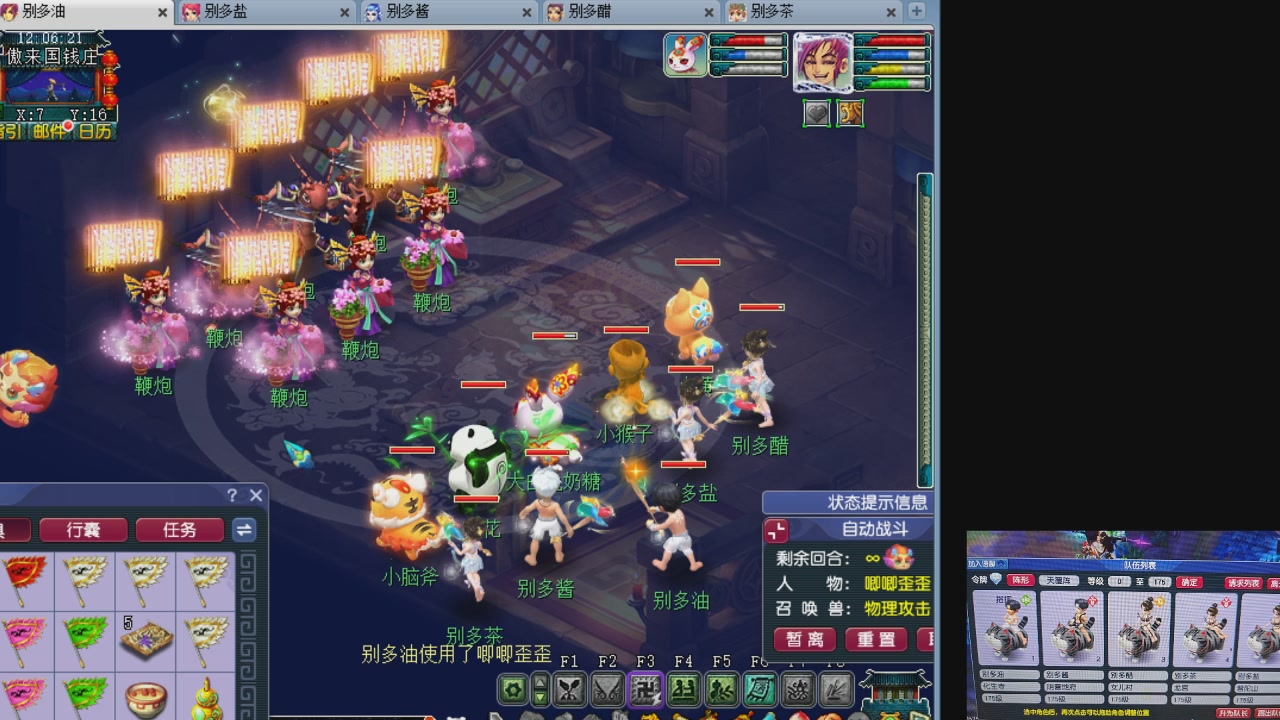Select the treasure map stack of 5 in inventory

145,636
